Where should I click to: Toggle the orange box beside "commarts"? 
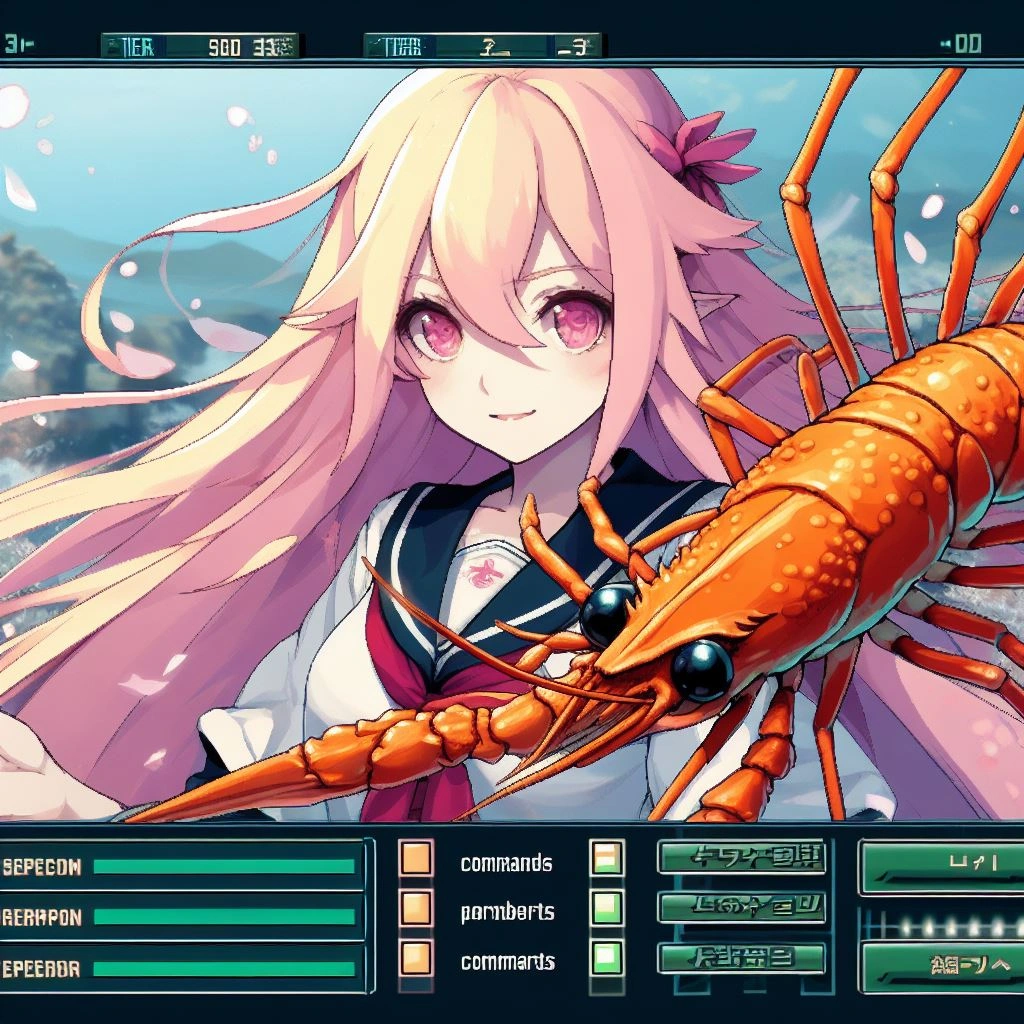tap(416, 957)
